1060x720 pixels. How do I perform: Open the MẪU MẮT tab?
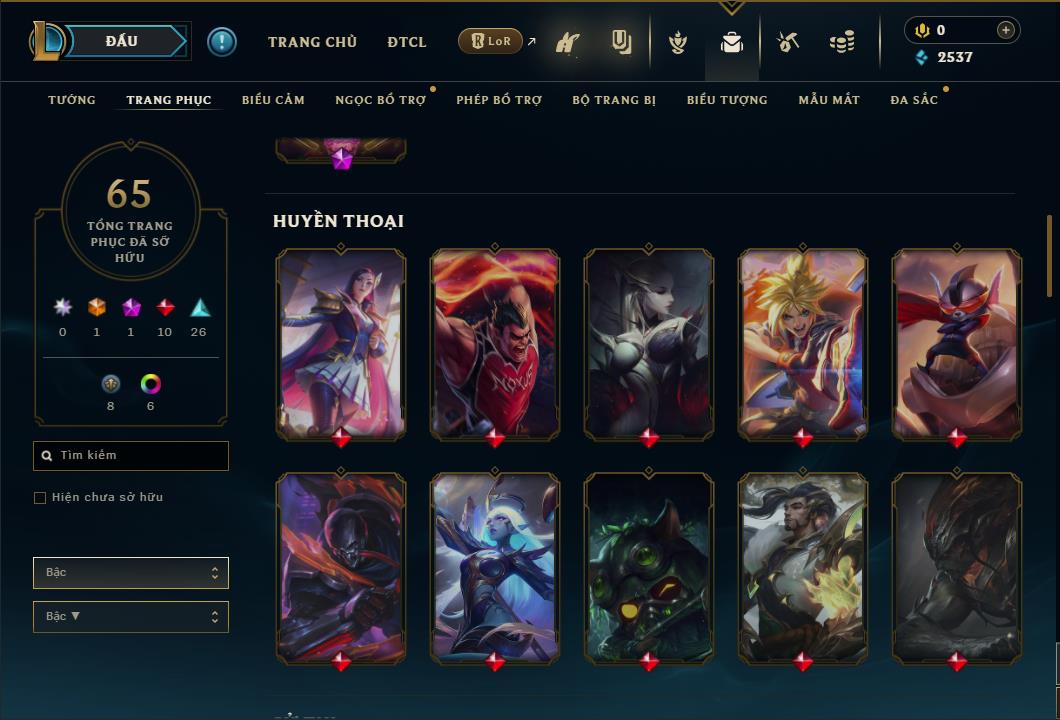[829, 100]
